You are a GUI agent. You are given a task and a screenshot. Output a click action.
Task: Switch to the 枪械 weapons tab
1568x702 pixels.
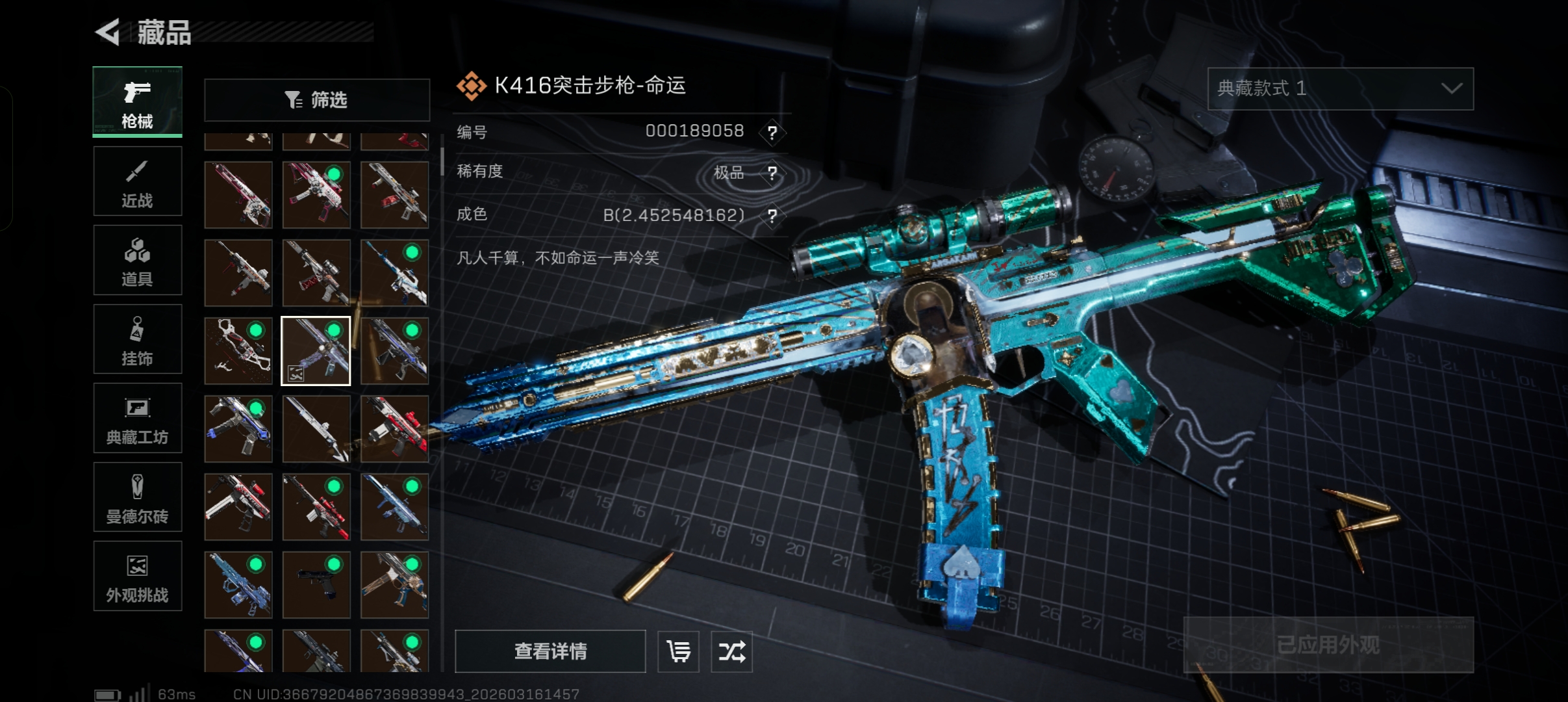(137, 102)
